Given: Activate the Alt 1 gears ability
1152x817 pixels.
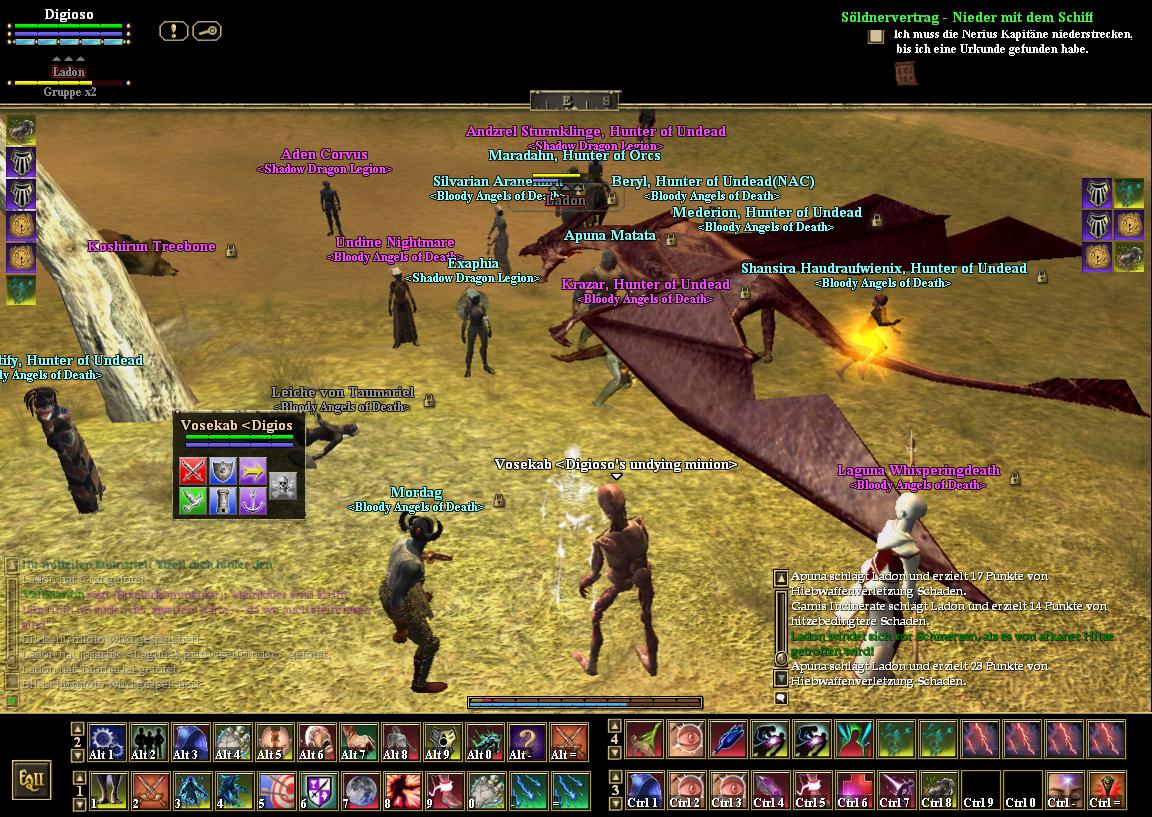Looking at the screenshot, I should [x=106, y=742].
